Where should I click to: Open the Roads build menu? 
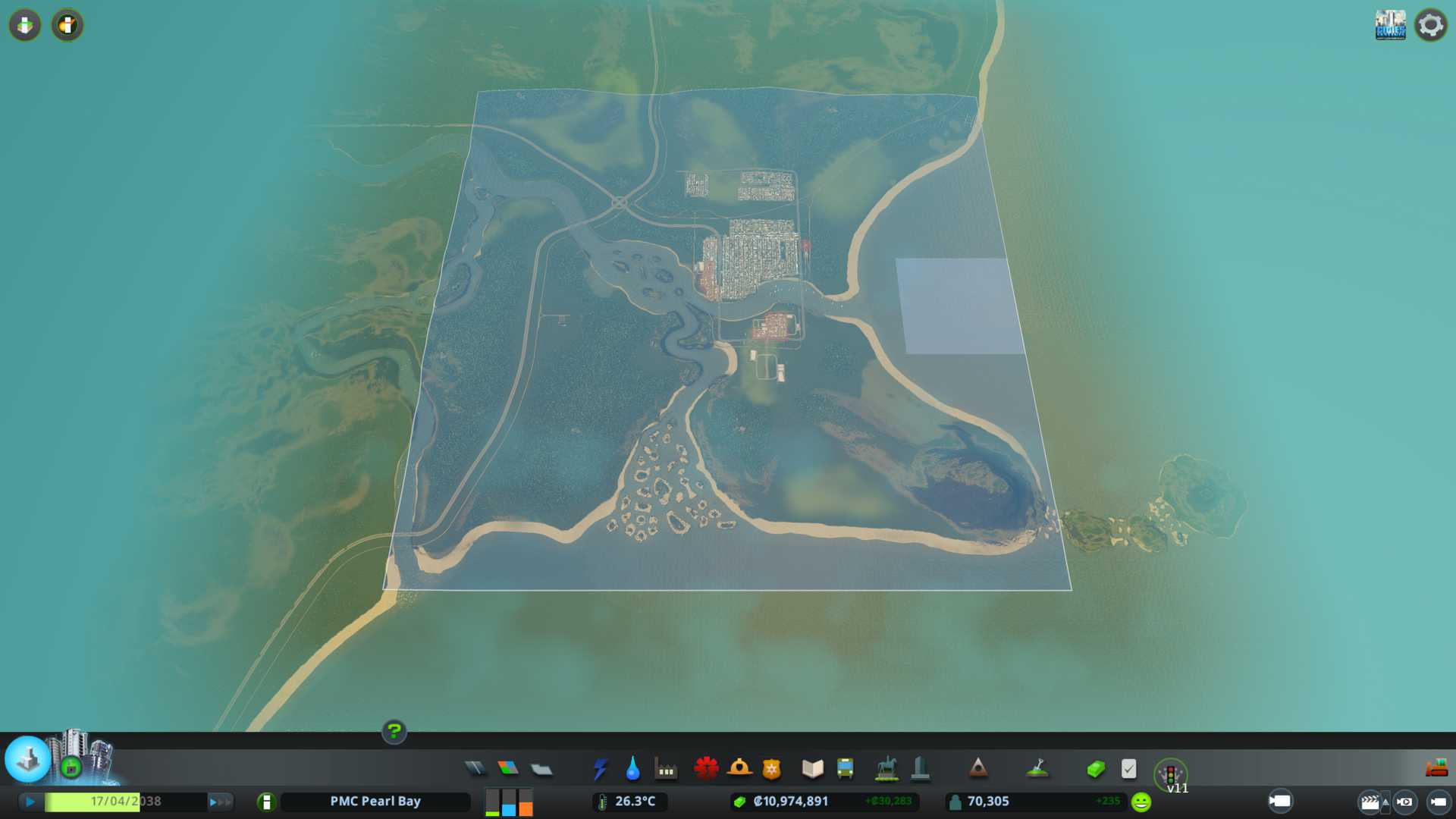[475, 769]
